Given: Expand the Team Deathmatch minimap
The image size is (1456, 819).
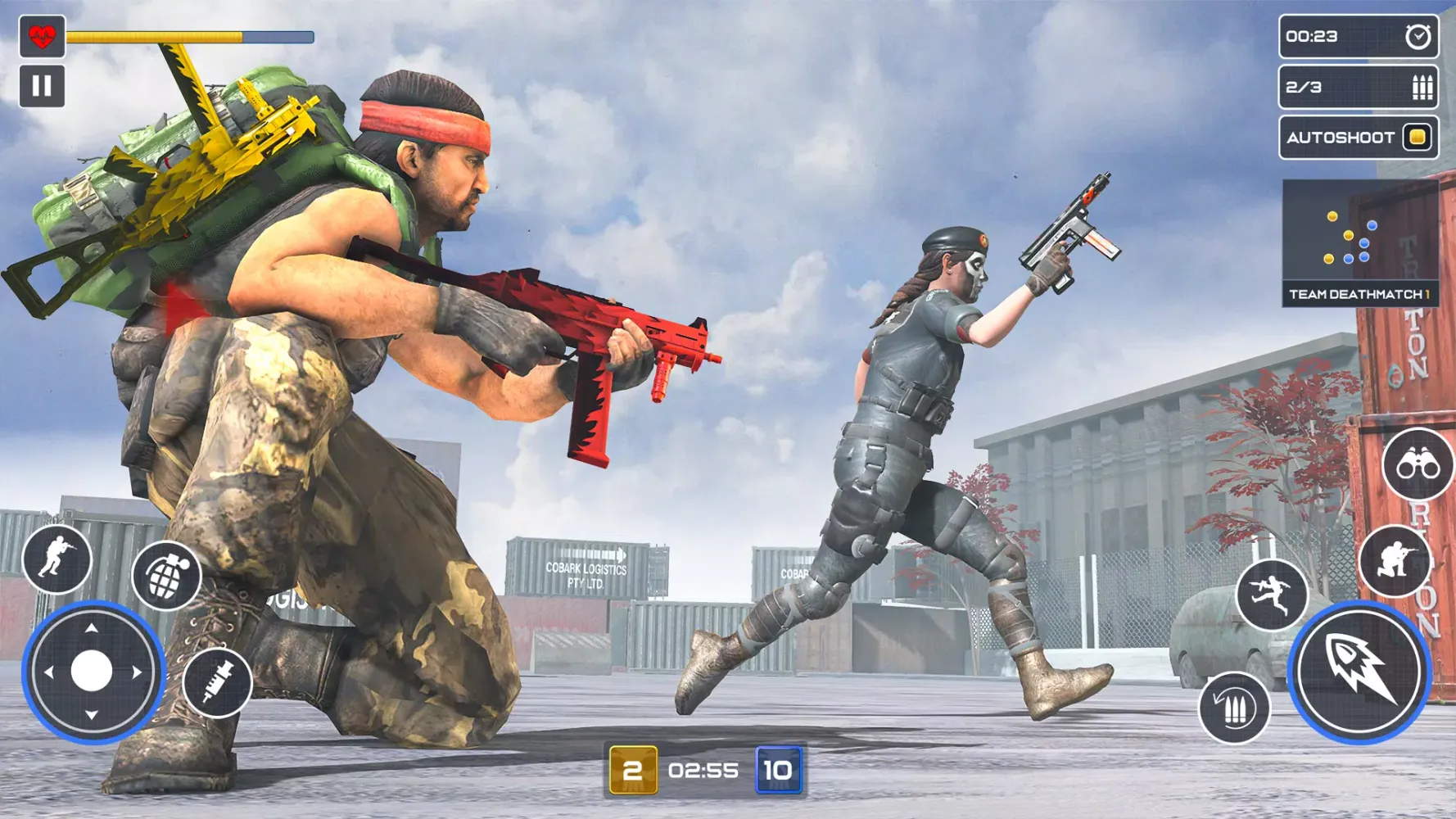Looking at the screenshot, I should tap(1359, 229).
